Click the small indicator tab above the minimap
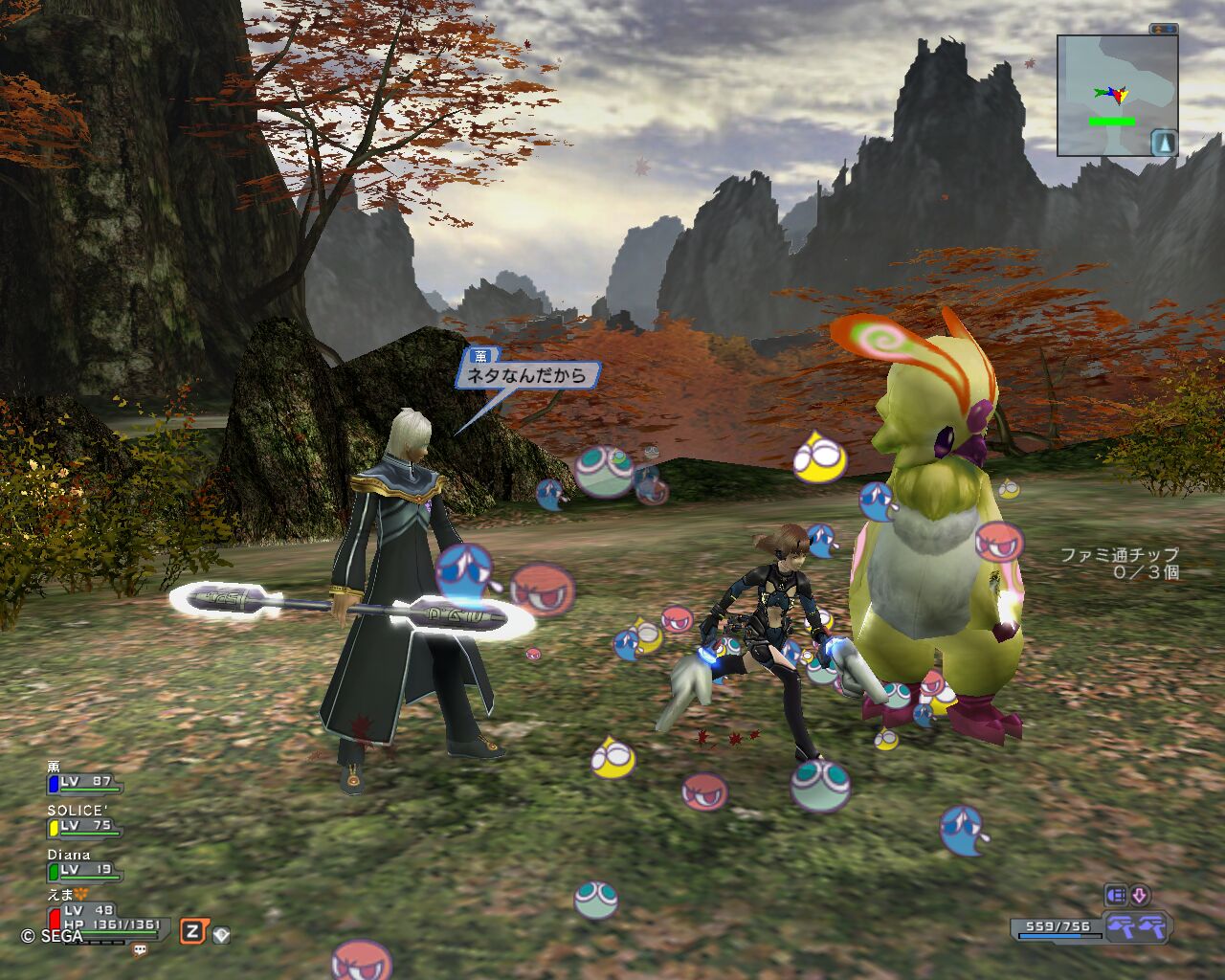 coord(1164,30)
